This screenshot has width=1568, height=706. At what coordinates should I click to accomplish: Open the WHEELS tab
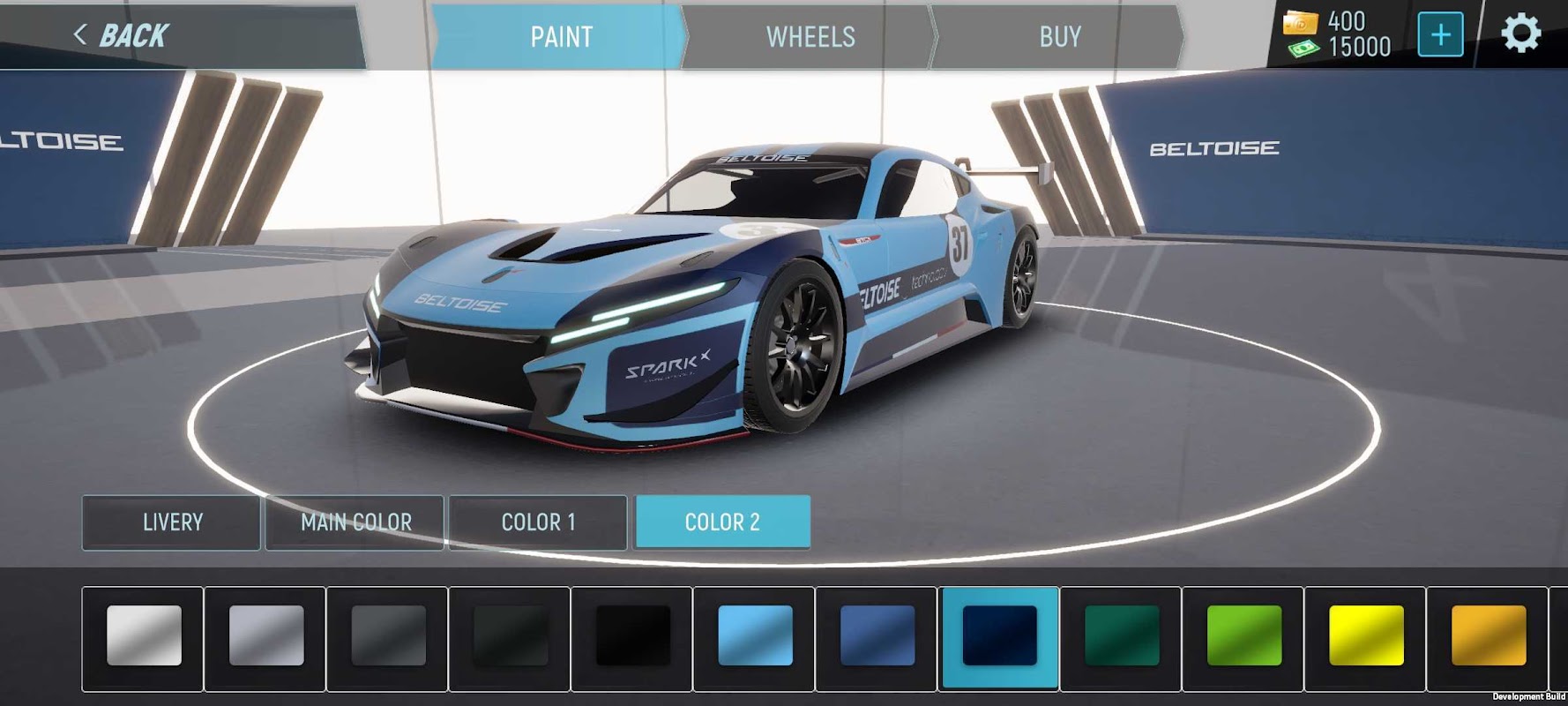[810, 37]
